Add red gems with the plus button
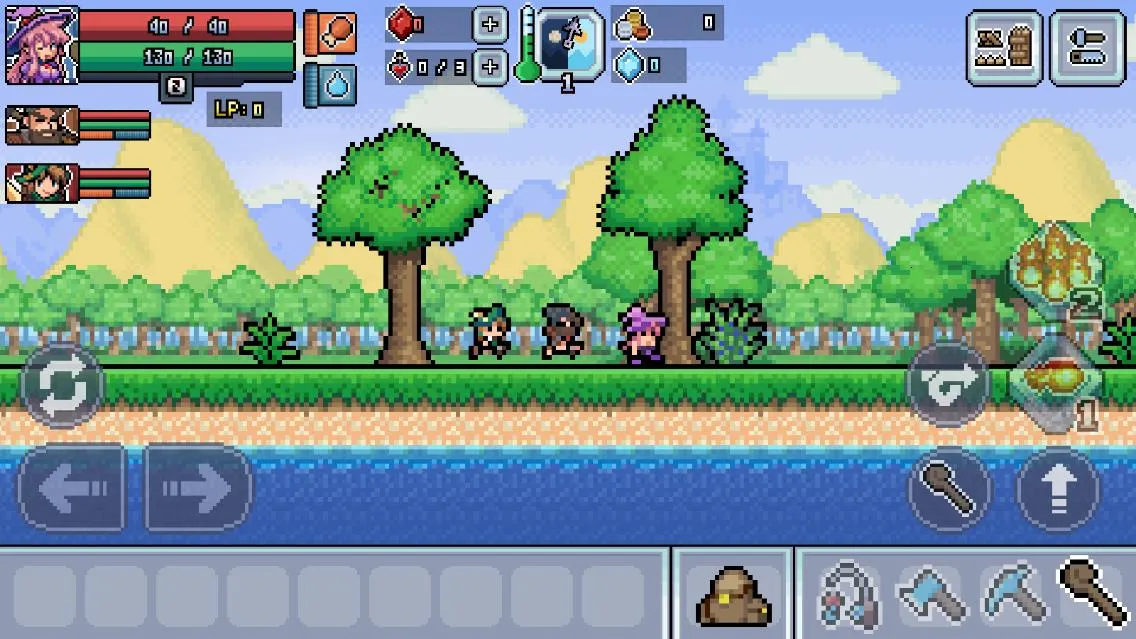This screenshot has width=1136, height=639. pos(489,24)
